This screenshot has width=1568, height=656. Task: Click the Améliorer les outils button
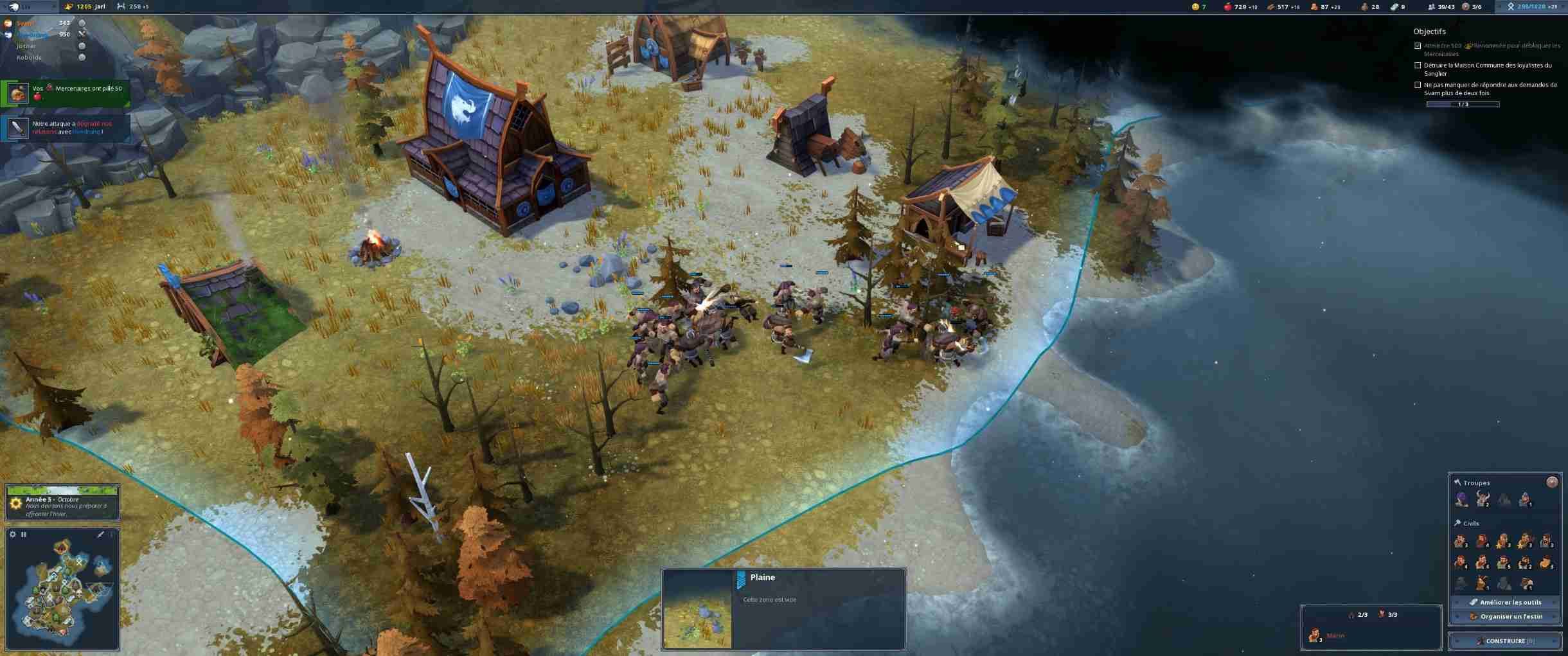click(1505, 602)
